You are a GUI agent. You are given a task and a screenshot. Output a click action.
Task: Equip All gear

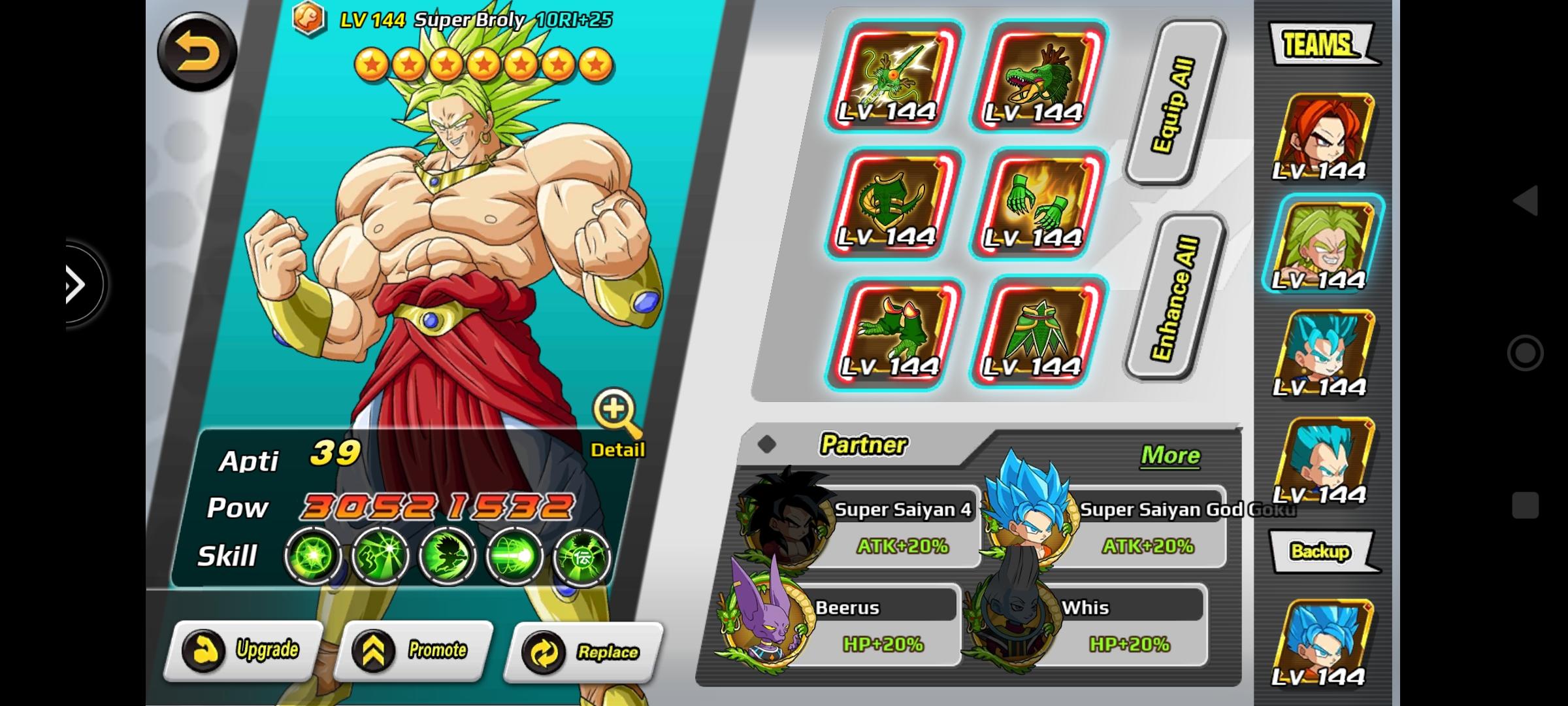pyautogui.click(x=1174, y=103)
